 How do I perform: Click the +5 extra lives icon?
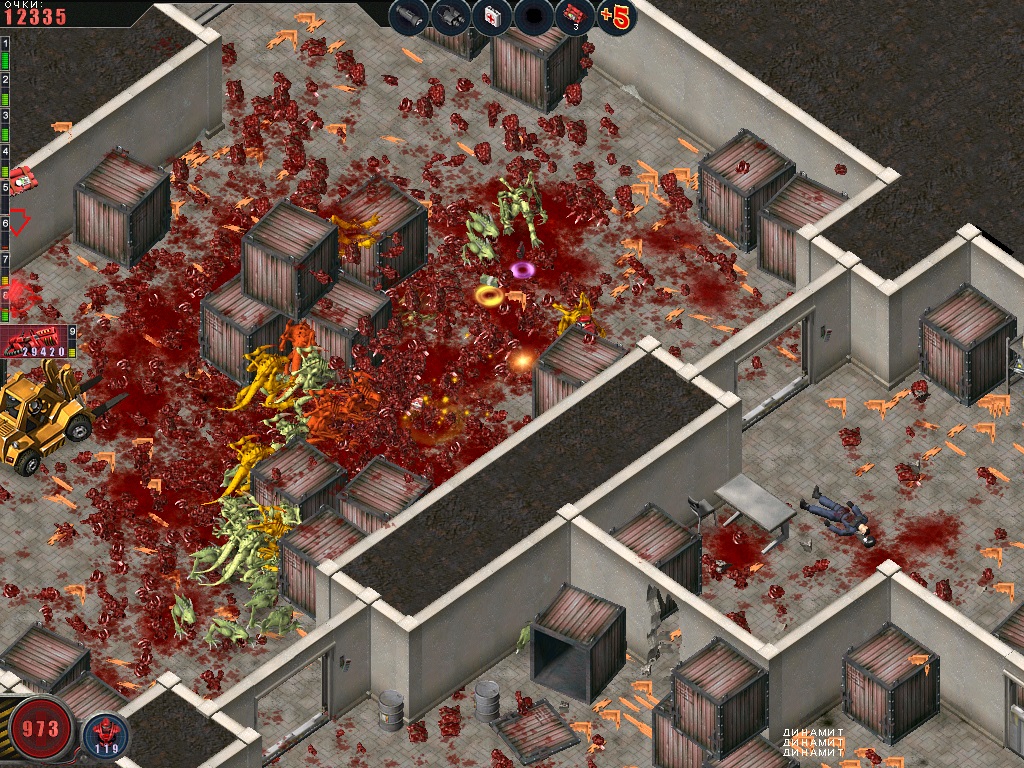614,16
